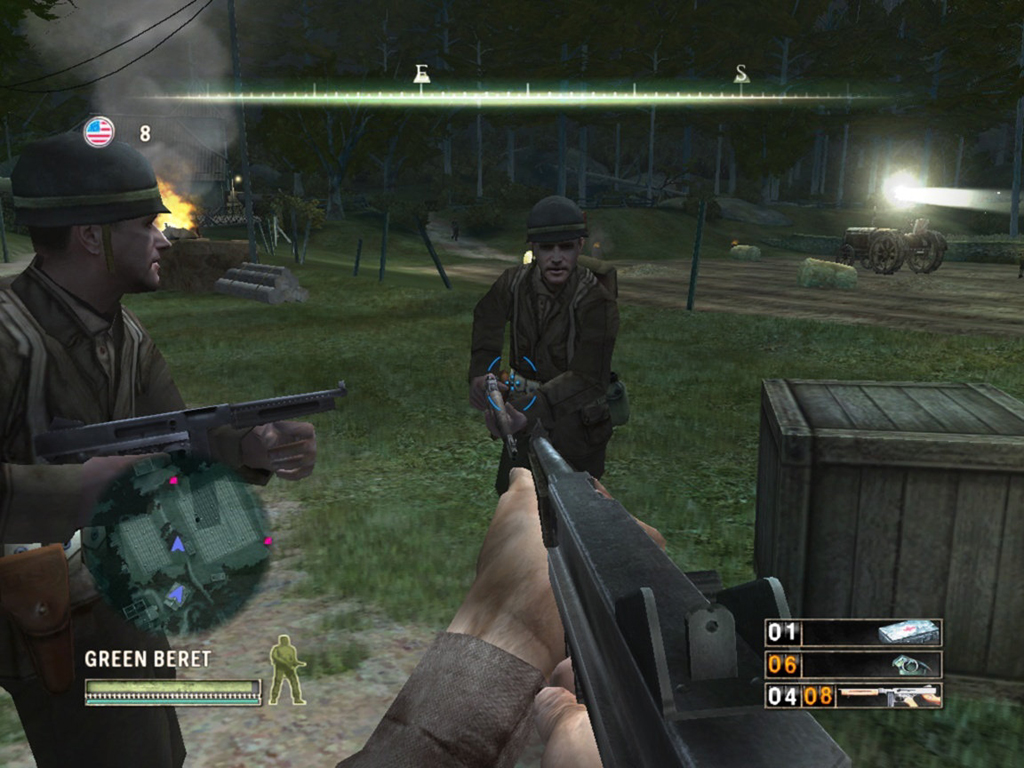Select the medkit inventory slot
The image size is (1024, 768).
coord(853,632)
